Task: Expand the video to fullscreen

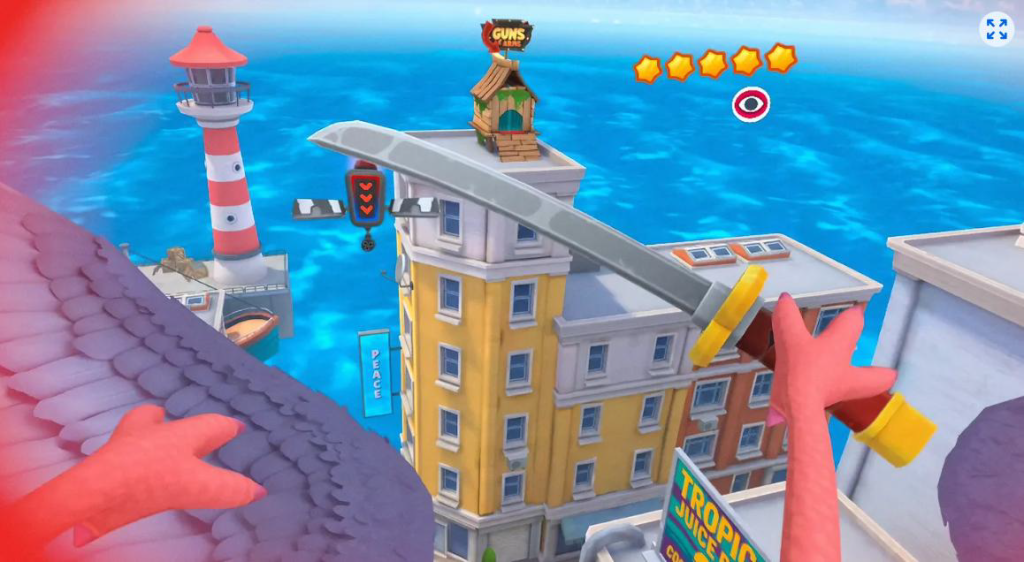Action: point(996,29)
